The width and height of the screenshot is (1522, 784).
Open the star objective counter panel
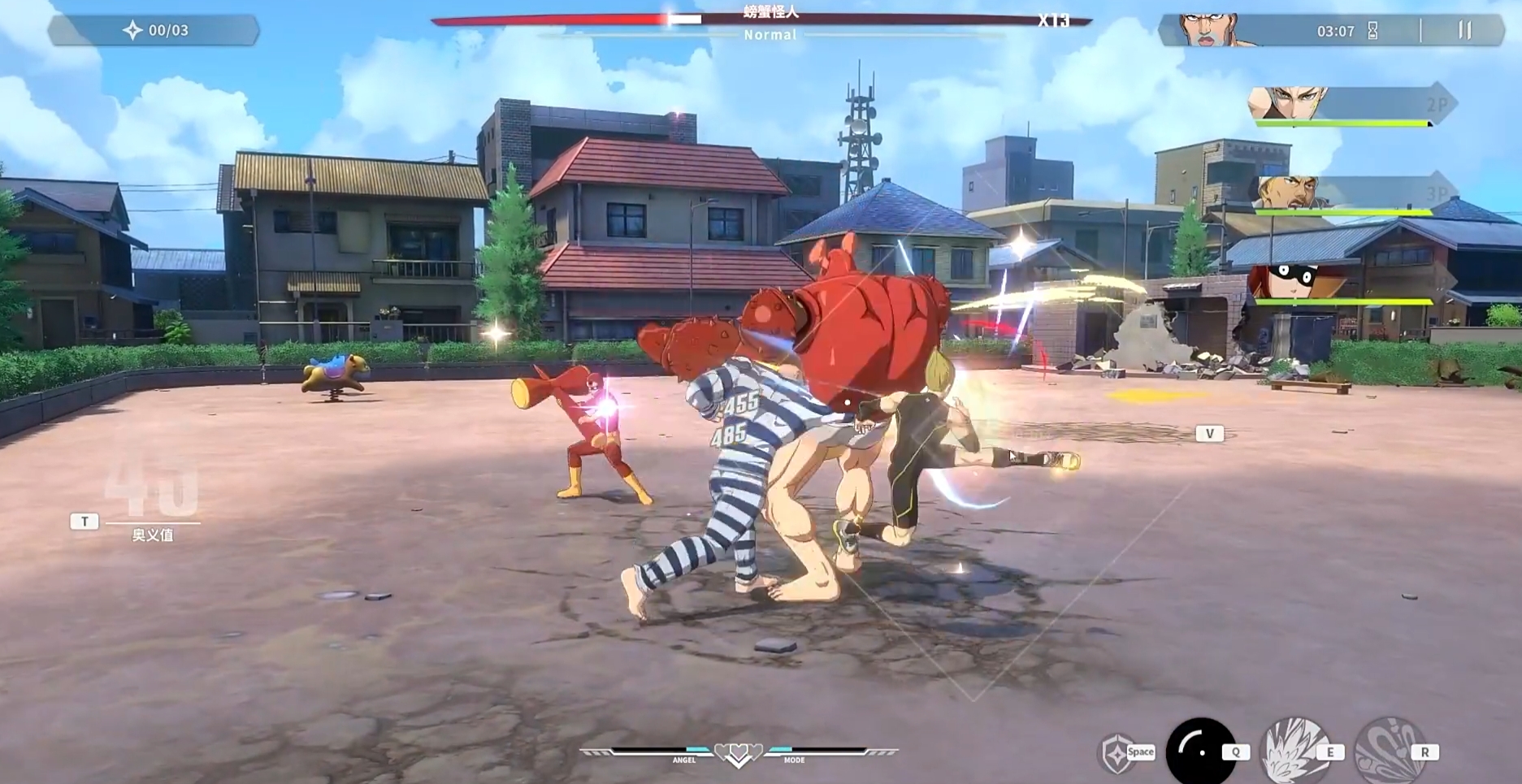click(154, 31)
